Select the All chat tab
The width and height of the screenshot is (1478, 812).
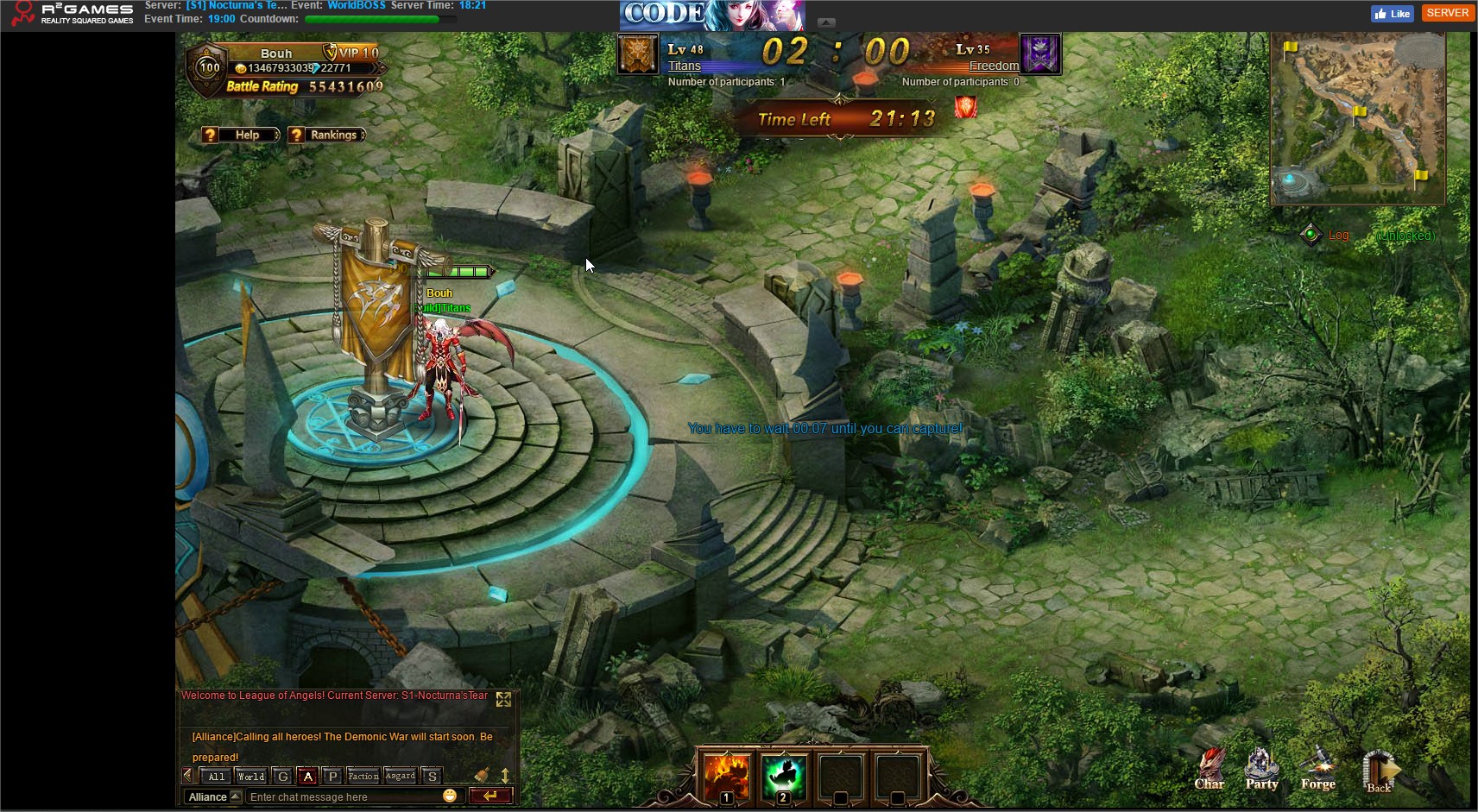pos(217,777)
